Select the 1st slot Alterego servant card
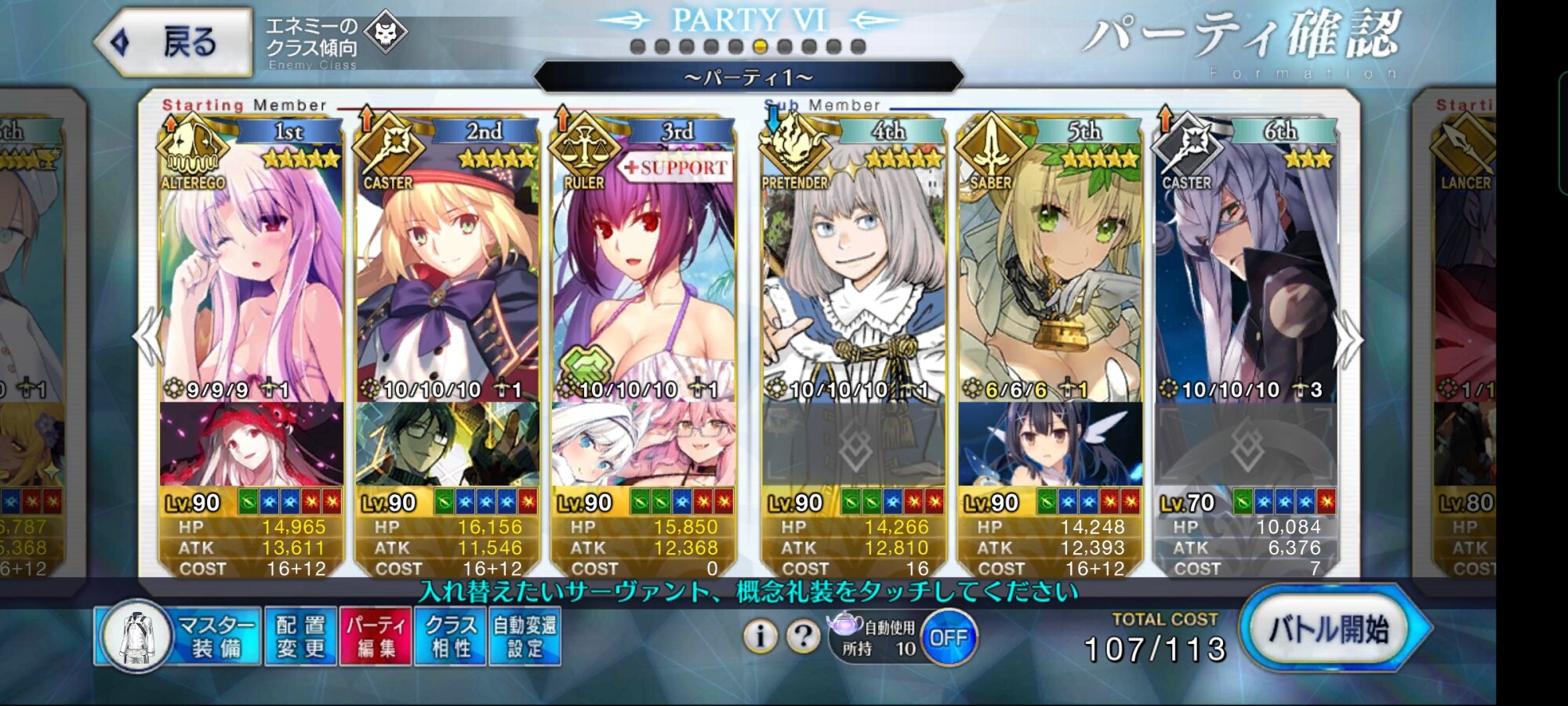The image size is (1568, 706). 251,275
